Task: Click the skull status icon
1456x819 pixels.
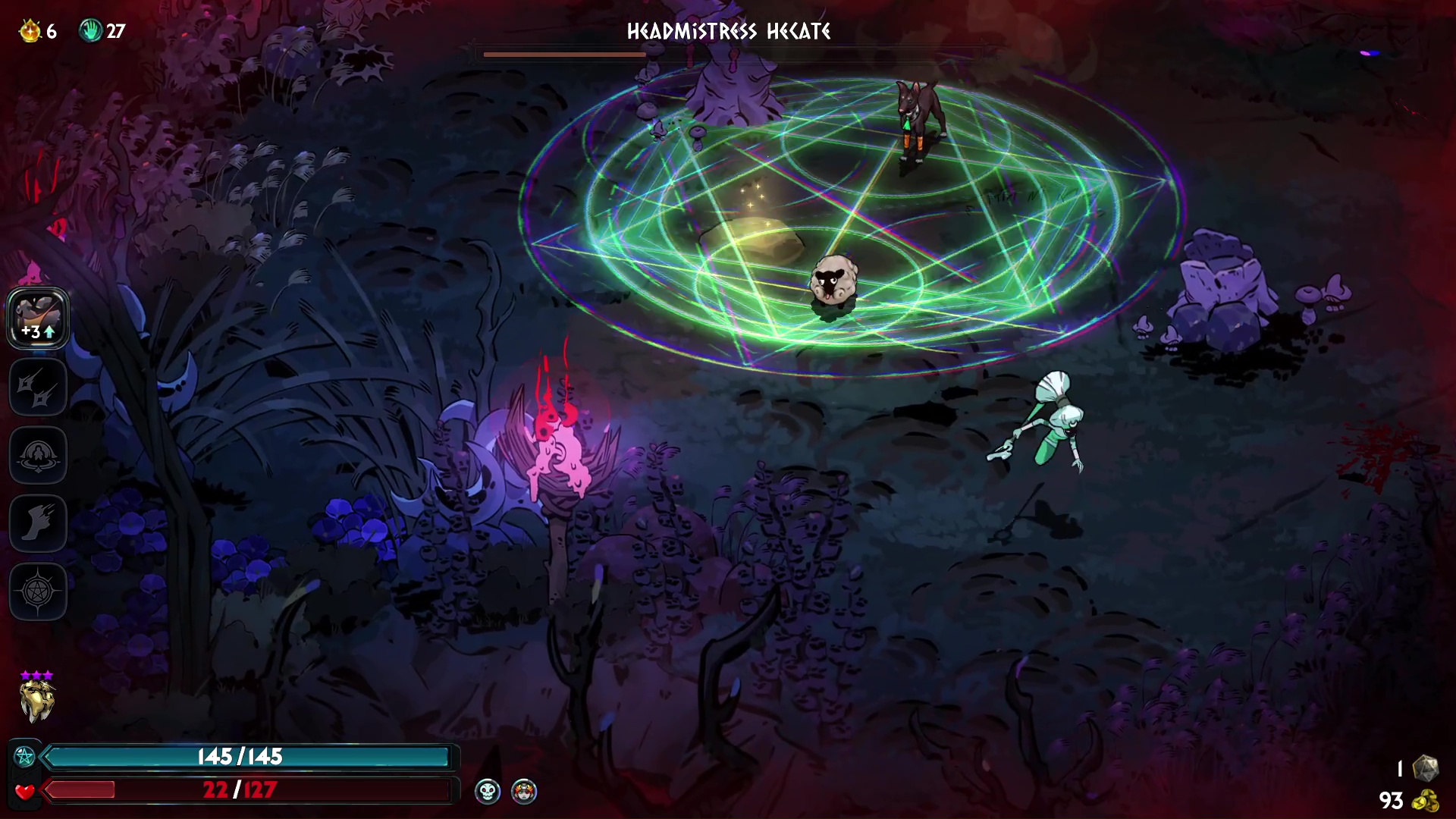Action: tap(487, 792)
